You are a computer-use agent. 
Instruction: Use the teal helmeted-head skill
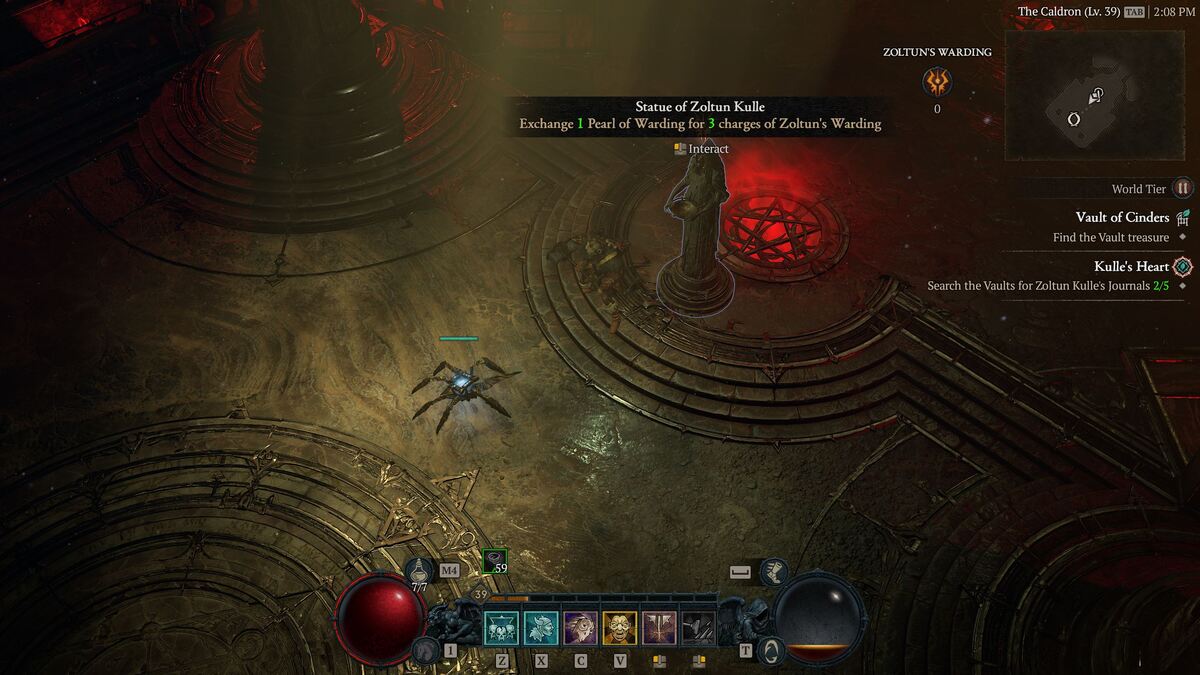tap(541, 628)
